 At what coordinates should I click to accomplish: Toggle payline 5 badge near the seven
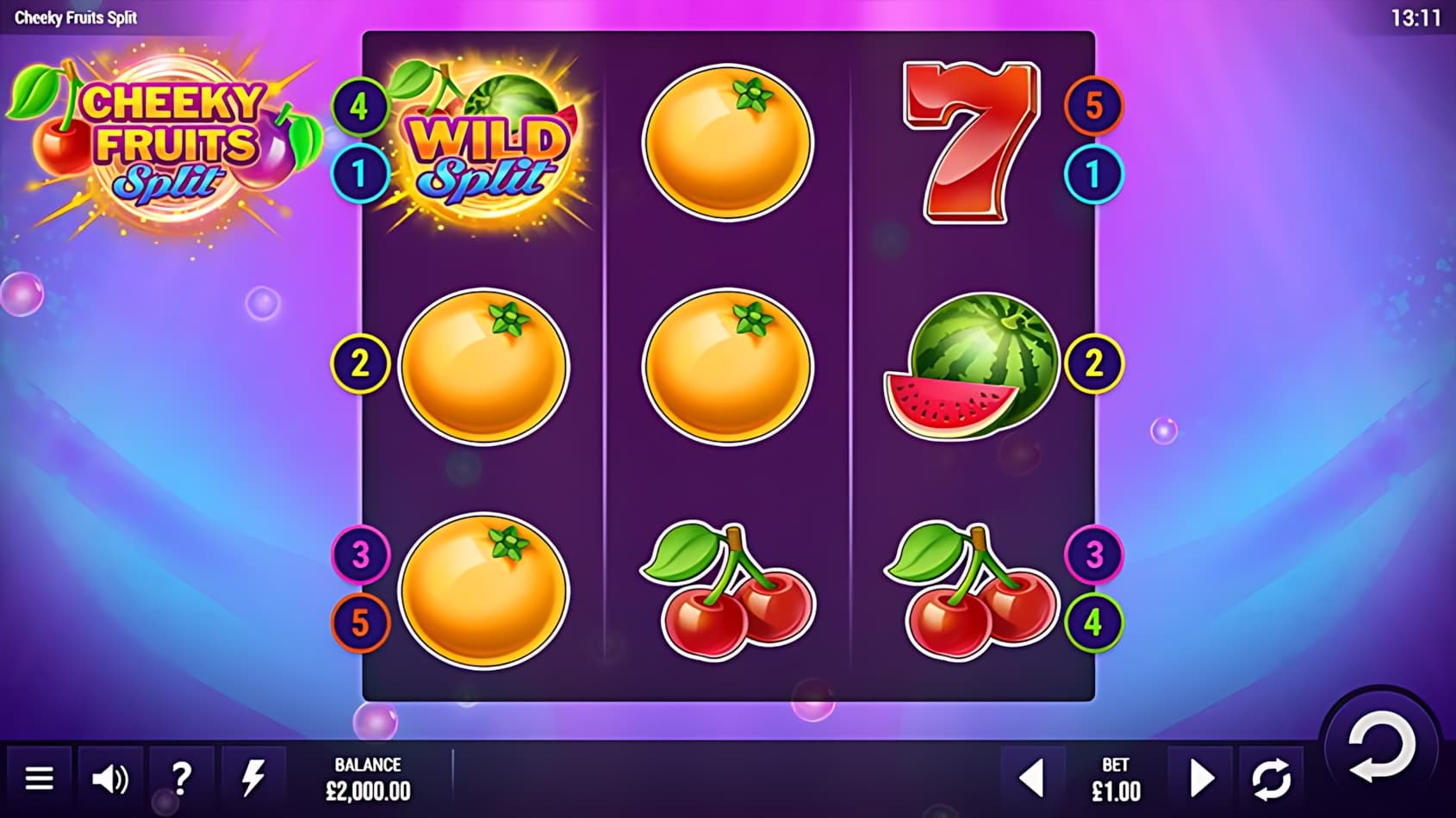pyautogui.click(x=1096, y=105)
